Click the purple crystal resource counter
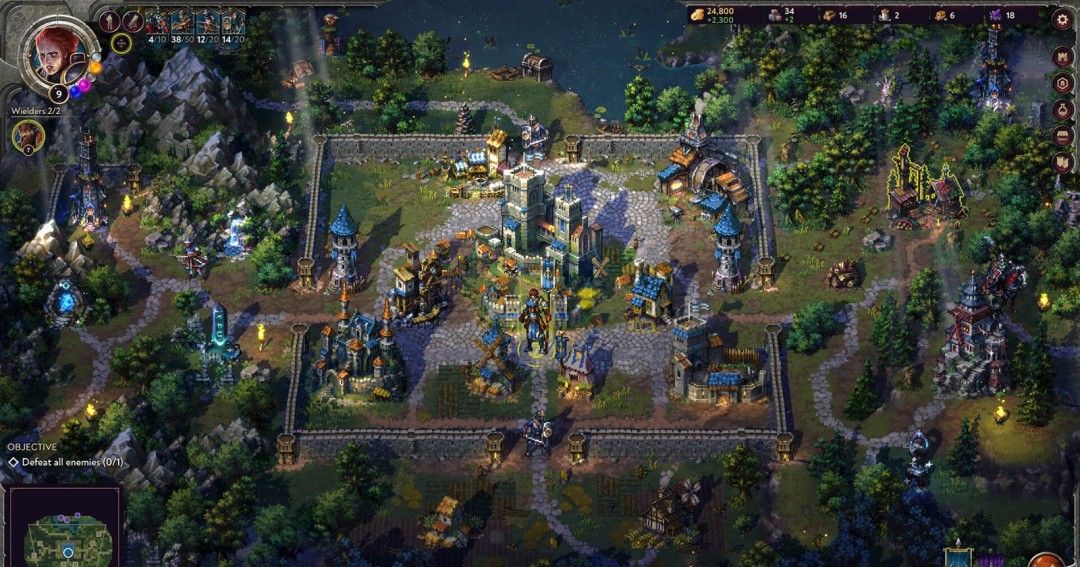Image resolution: width=1080 pixels, height=567 pixels. coord(999,15)
